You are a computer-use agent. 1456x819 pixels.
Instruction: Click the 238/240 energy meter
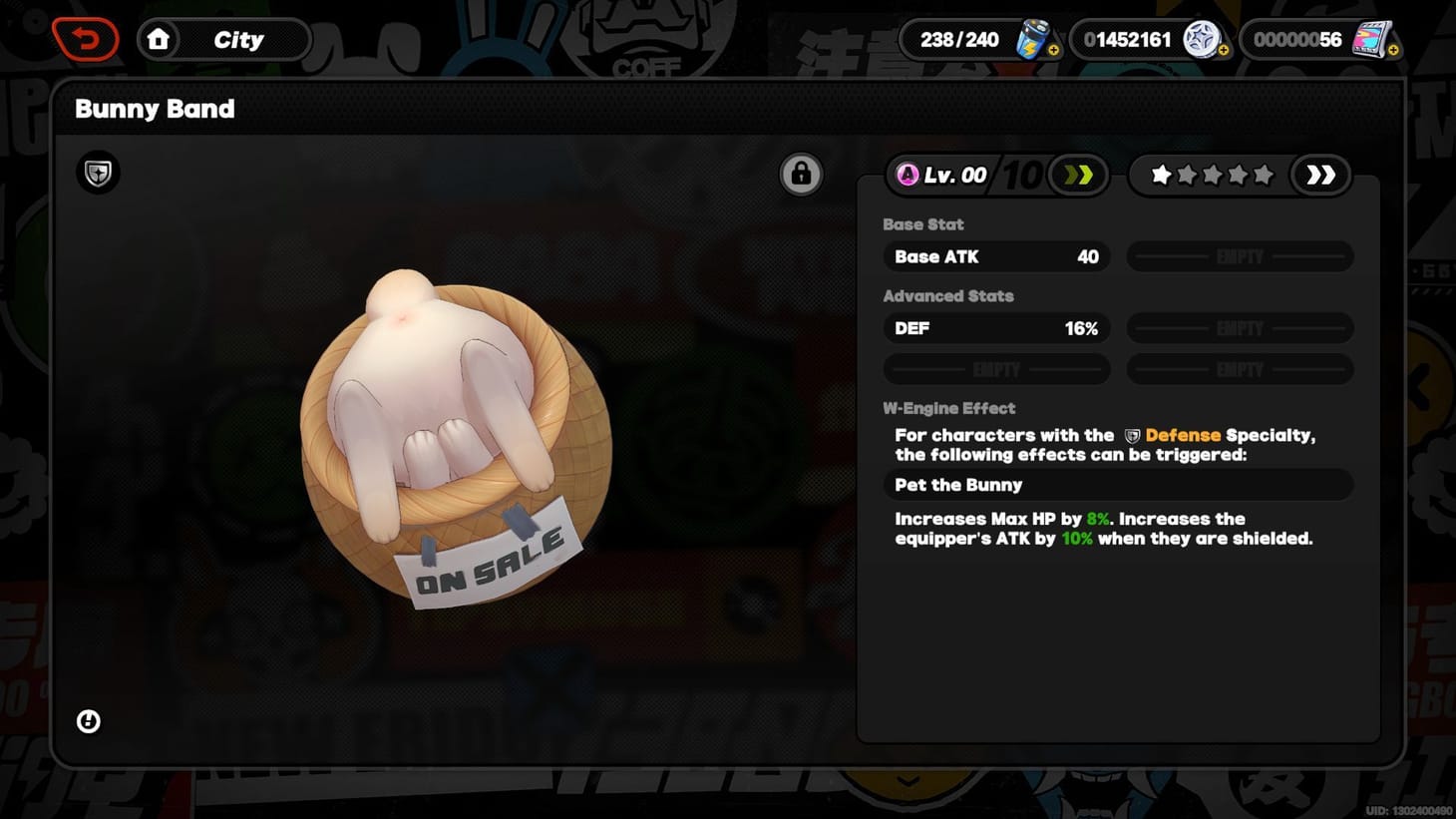tap(960, 39)
